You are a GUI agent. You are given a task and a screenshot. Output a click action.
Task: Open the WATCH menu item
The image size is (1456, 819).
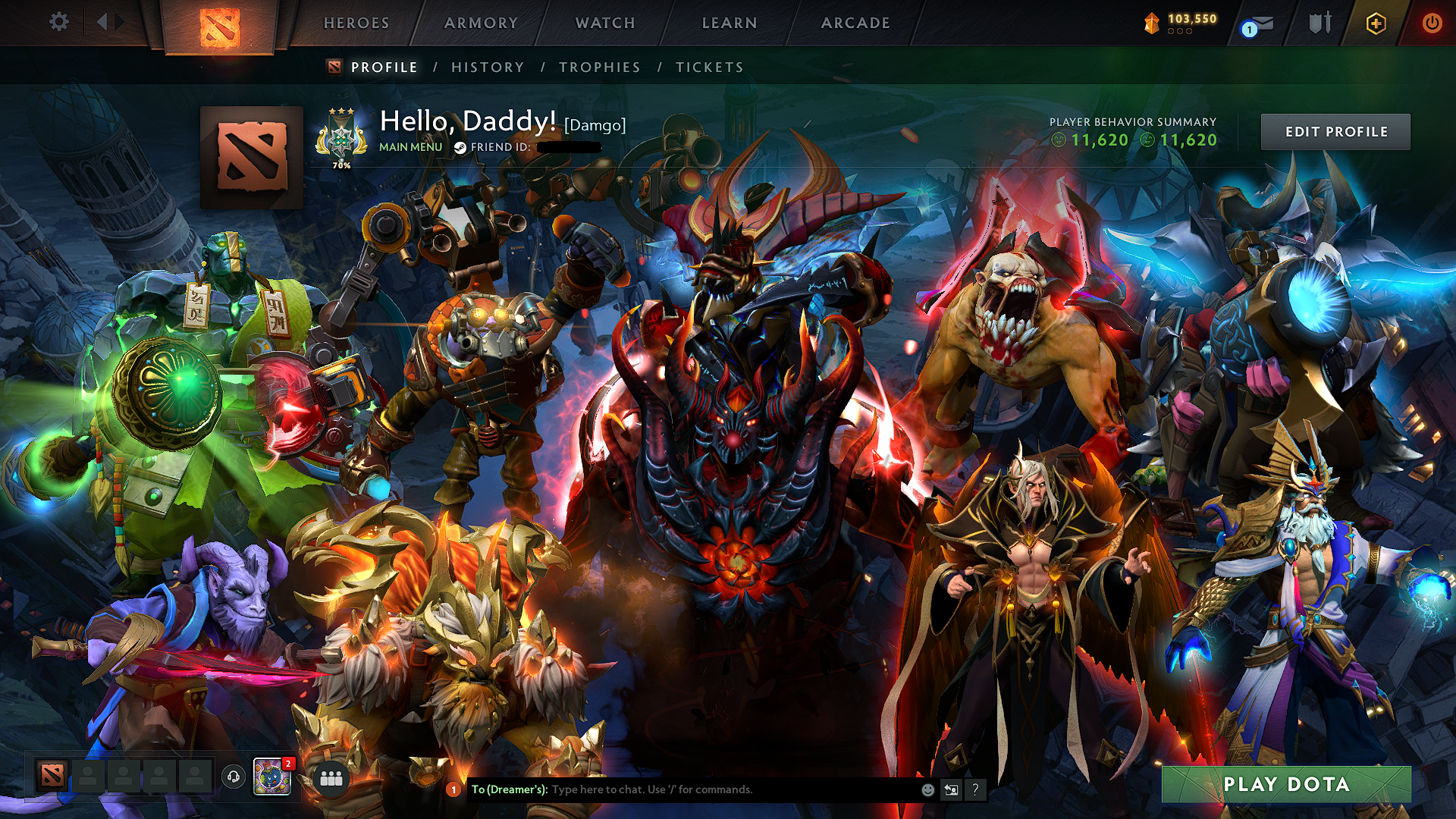pos(604,22)
